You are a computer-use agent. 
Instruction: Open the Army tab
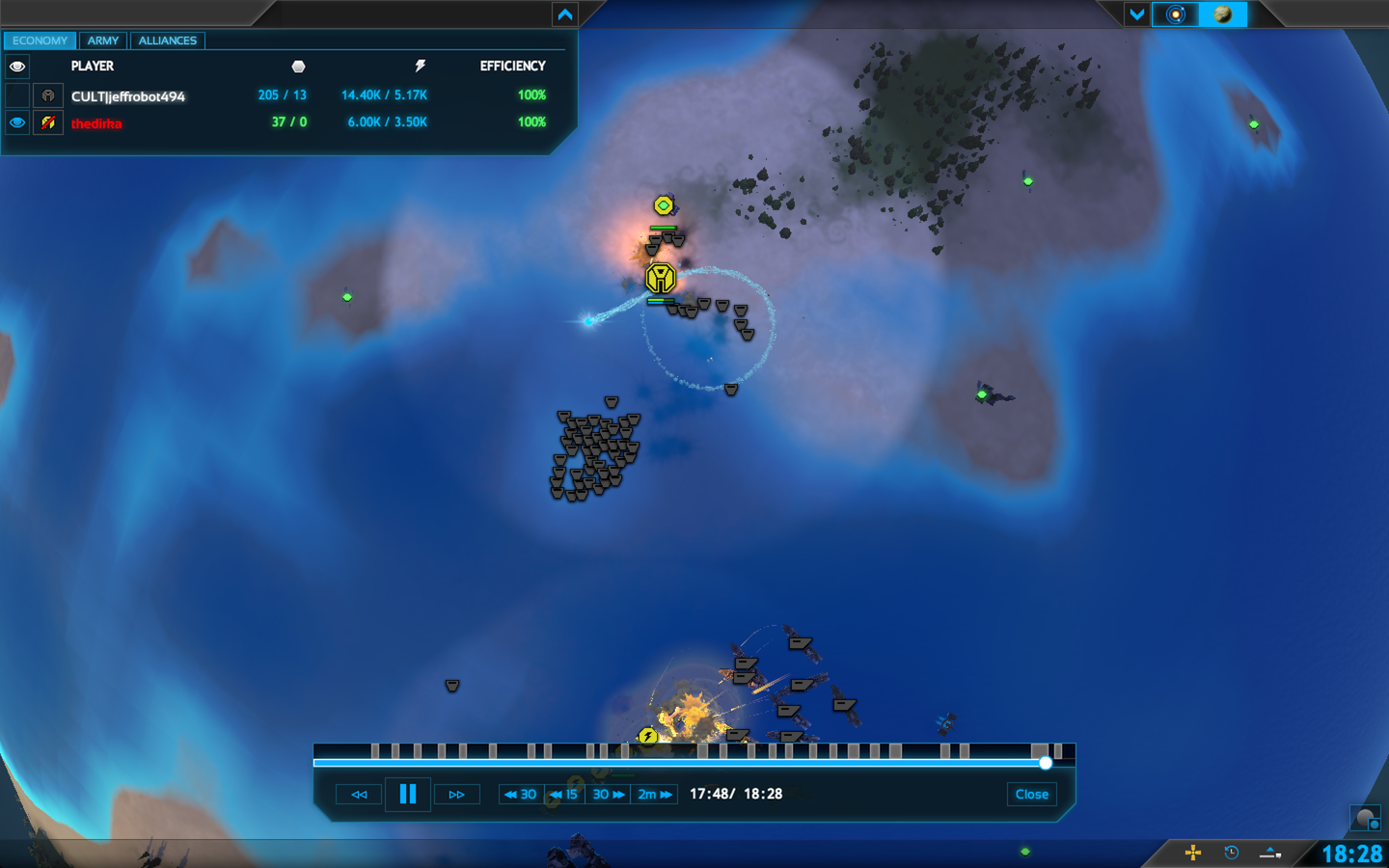[103, 41]
